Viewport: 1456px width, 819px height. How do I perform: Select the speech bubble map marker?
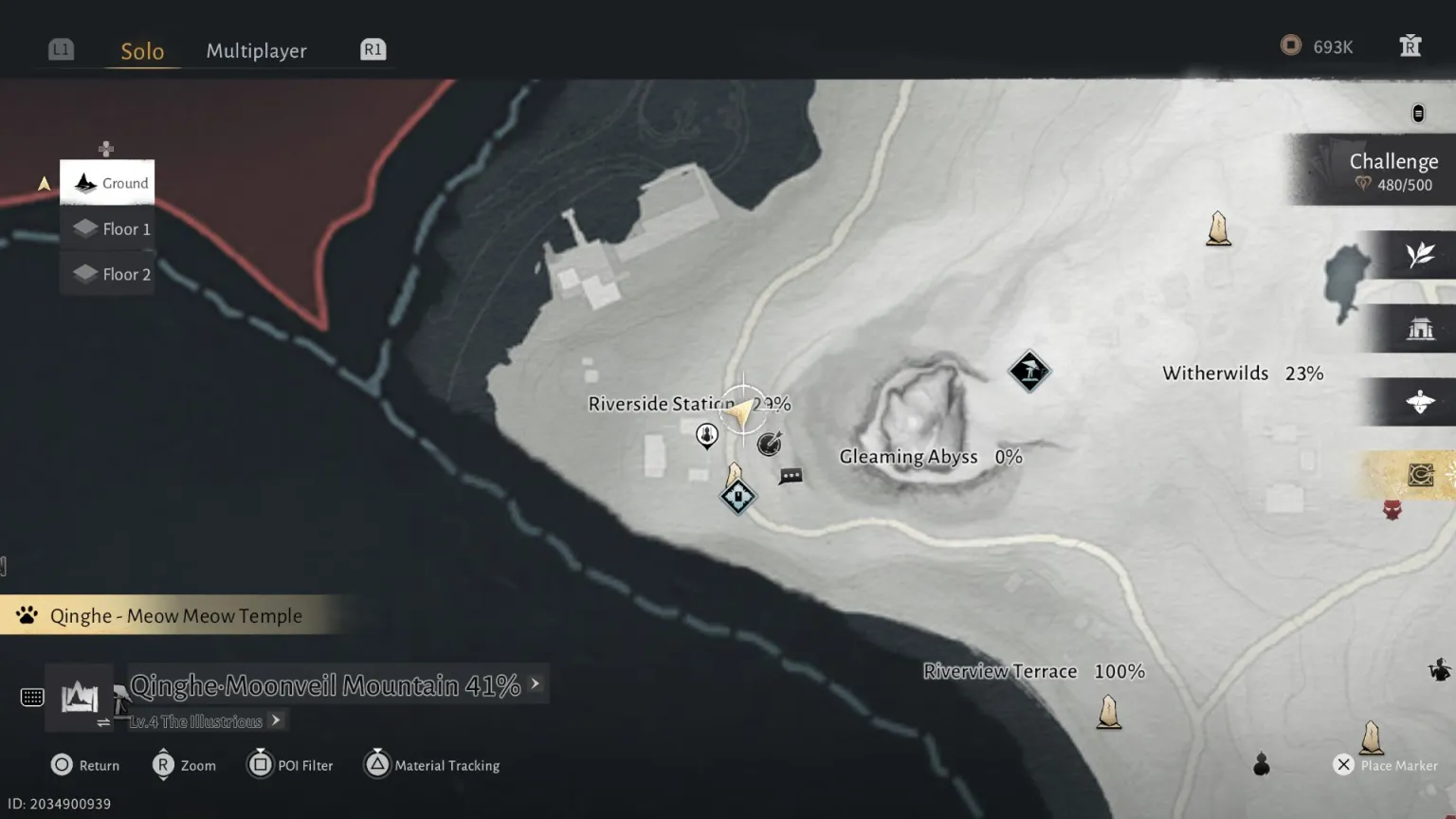(x=791, y=476)
